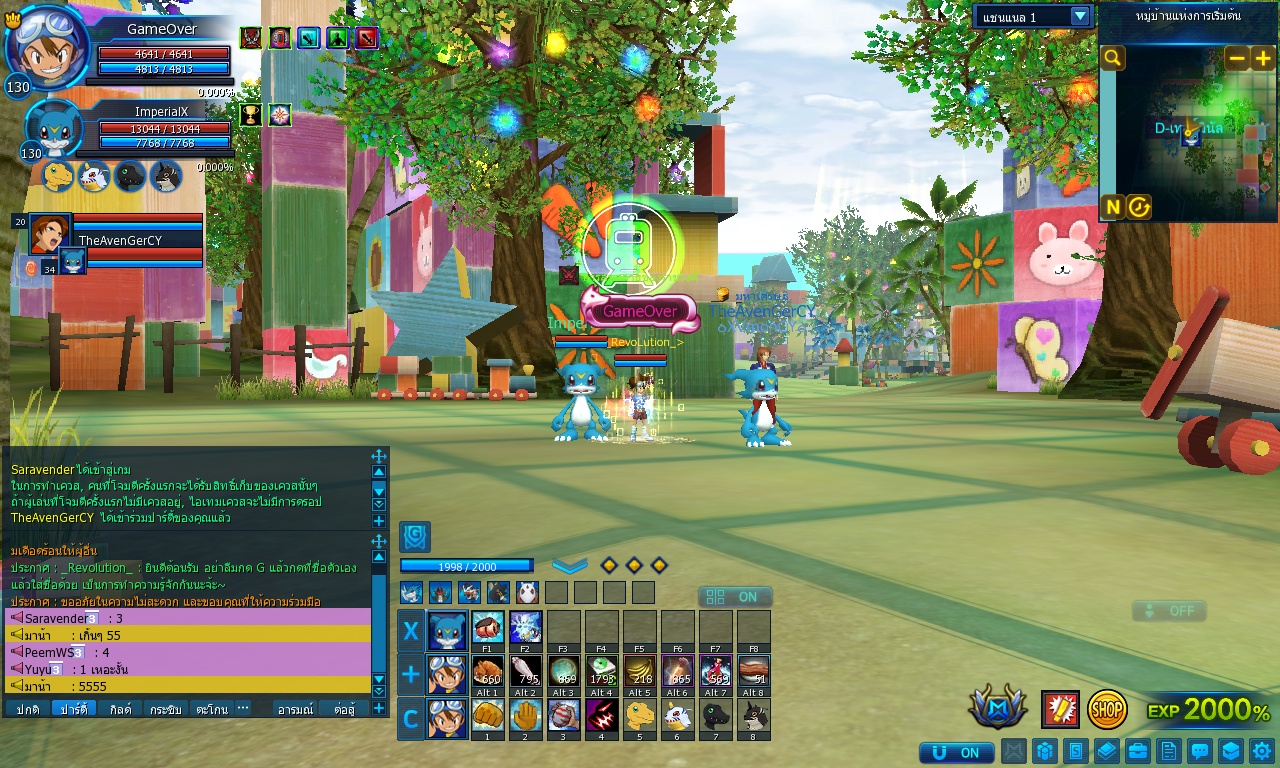Open the chat bubble icon in menu bar
Screen dimensions: 1280x768
[1199, 751]
